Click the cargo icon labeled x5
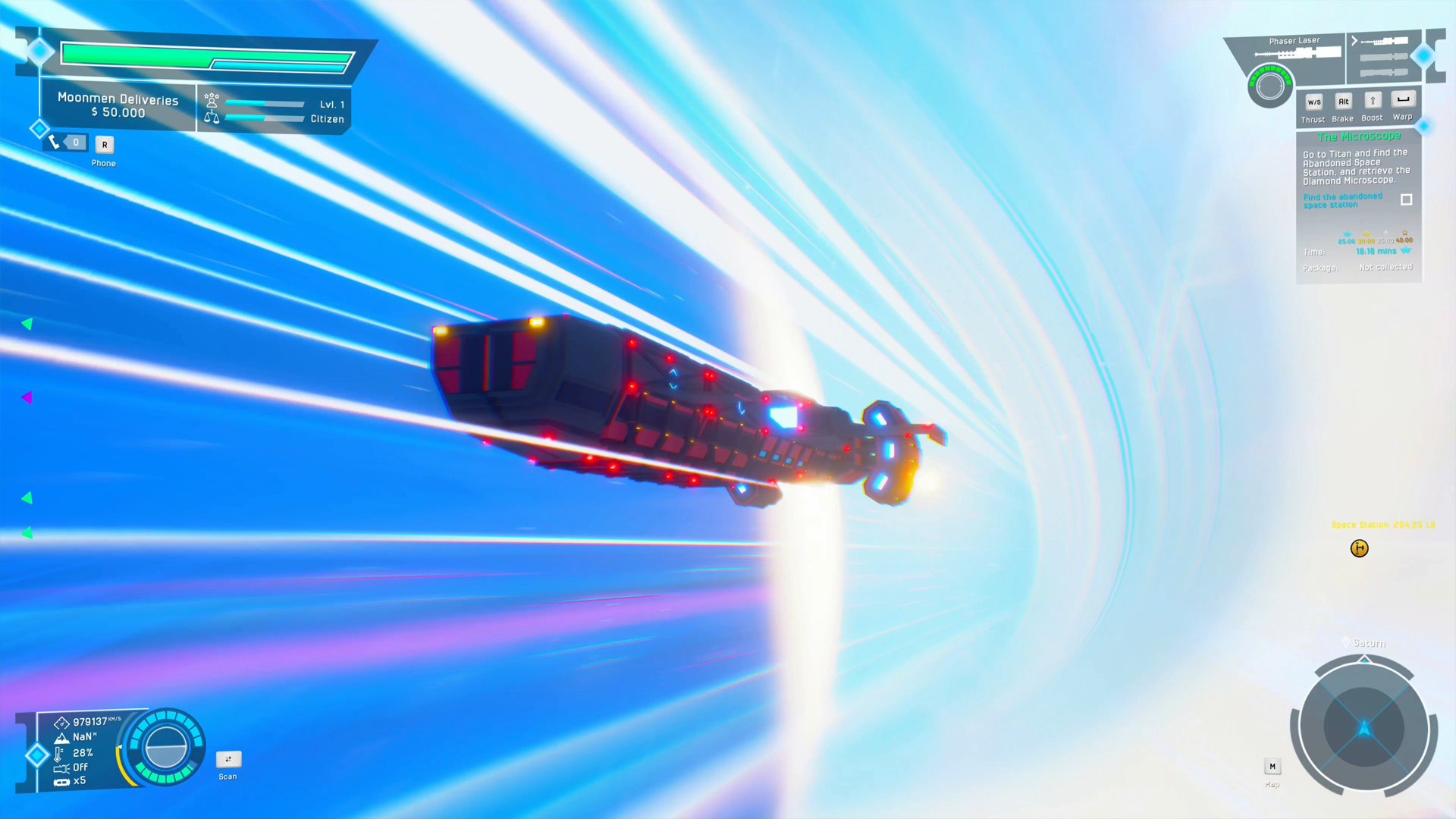The height and width of the screenshot is (819, 1456). [61, 780]
